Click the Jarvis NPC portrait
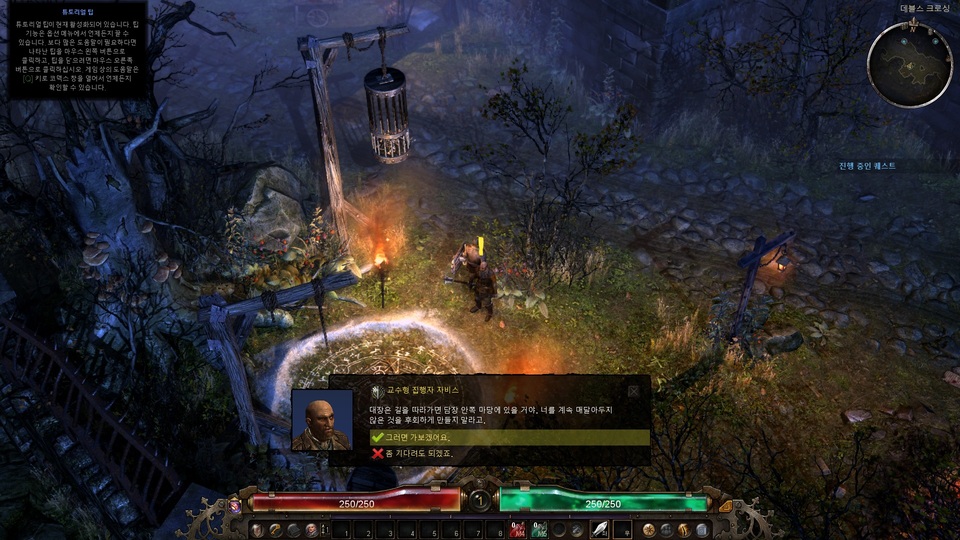This screenshot has height=540, width=960. tap(321, 420)
